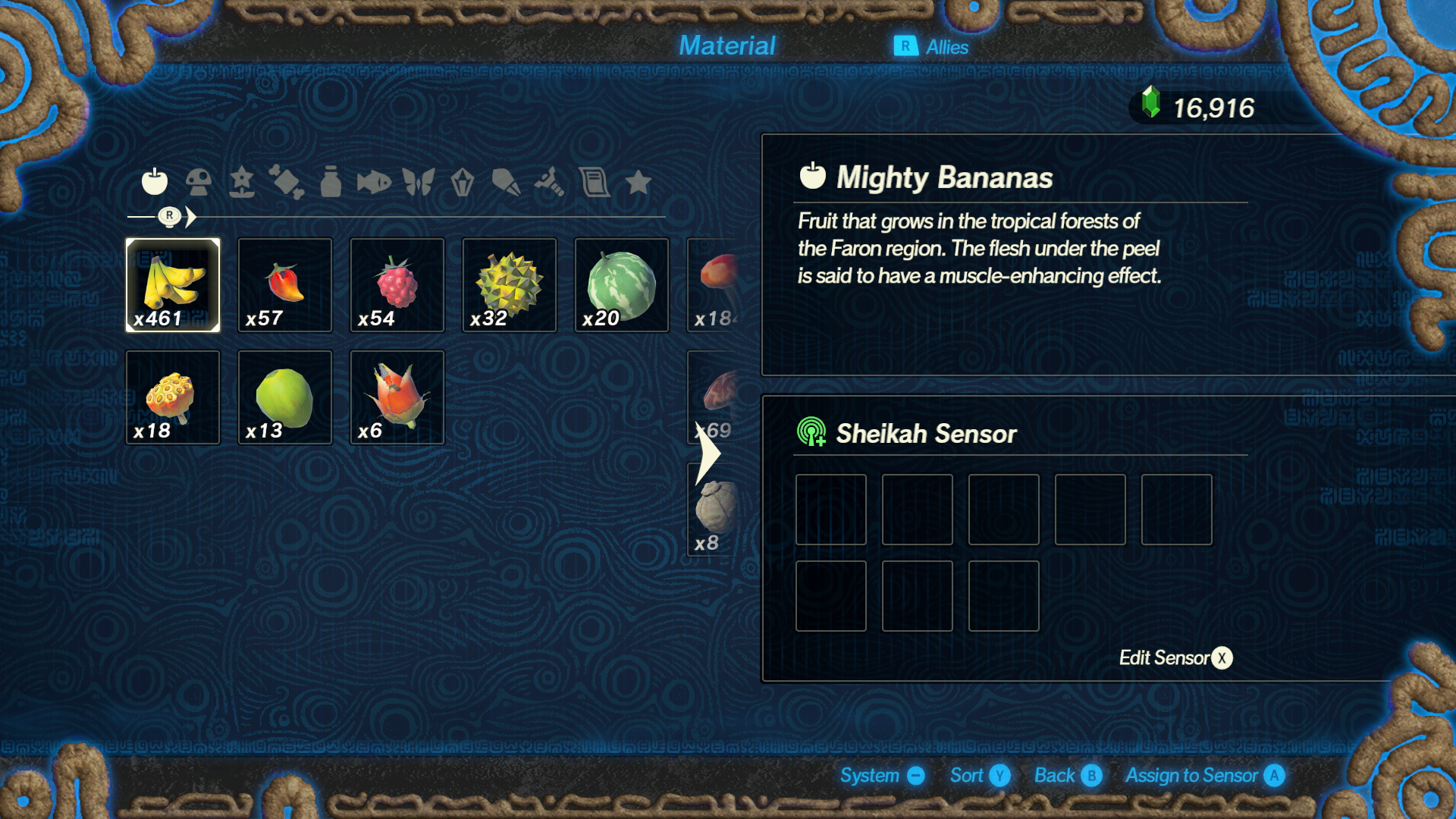1456x819 pixels.
Task: Open the star category tab
Action: [639, 182]
